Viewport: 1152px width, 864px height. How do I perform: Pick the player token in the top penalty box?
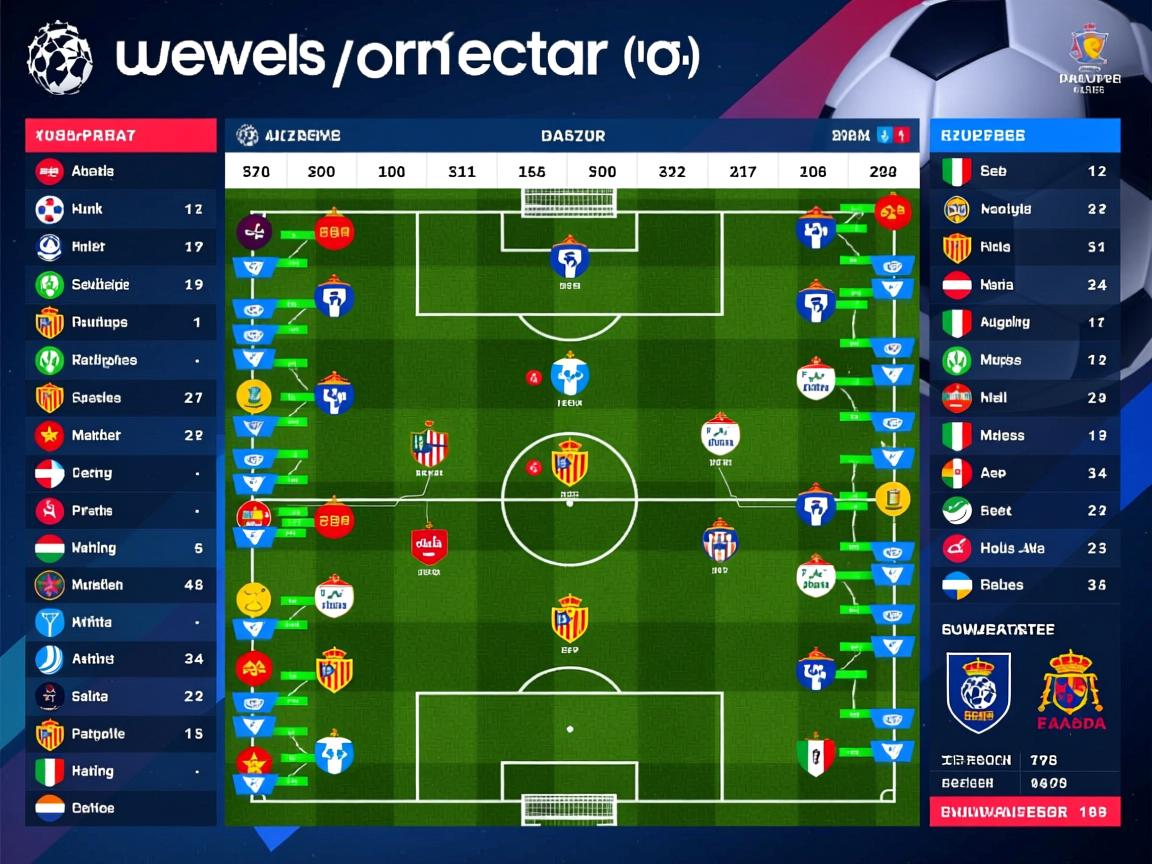pyautogui.click(x=569, y=260)
